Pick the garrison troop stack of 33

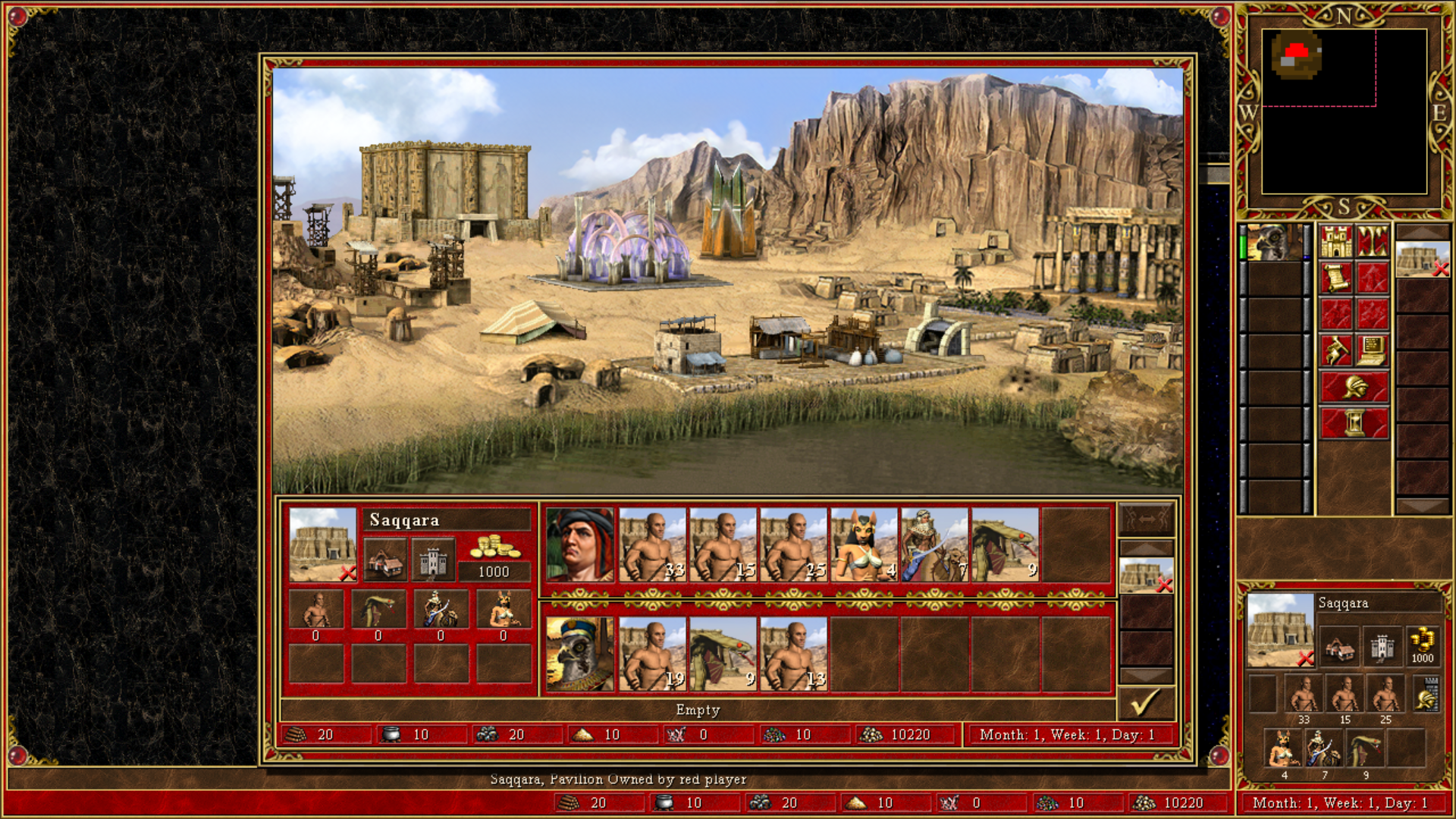pyautogui.click(x=652, y=545)
